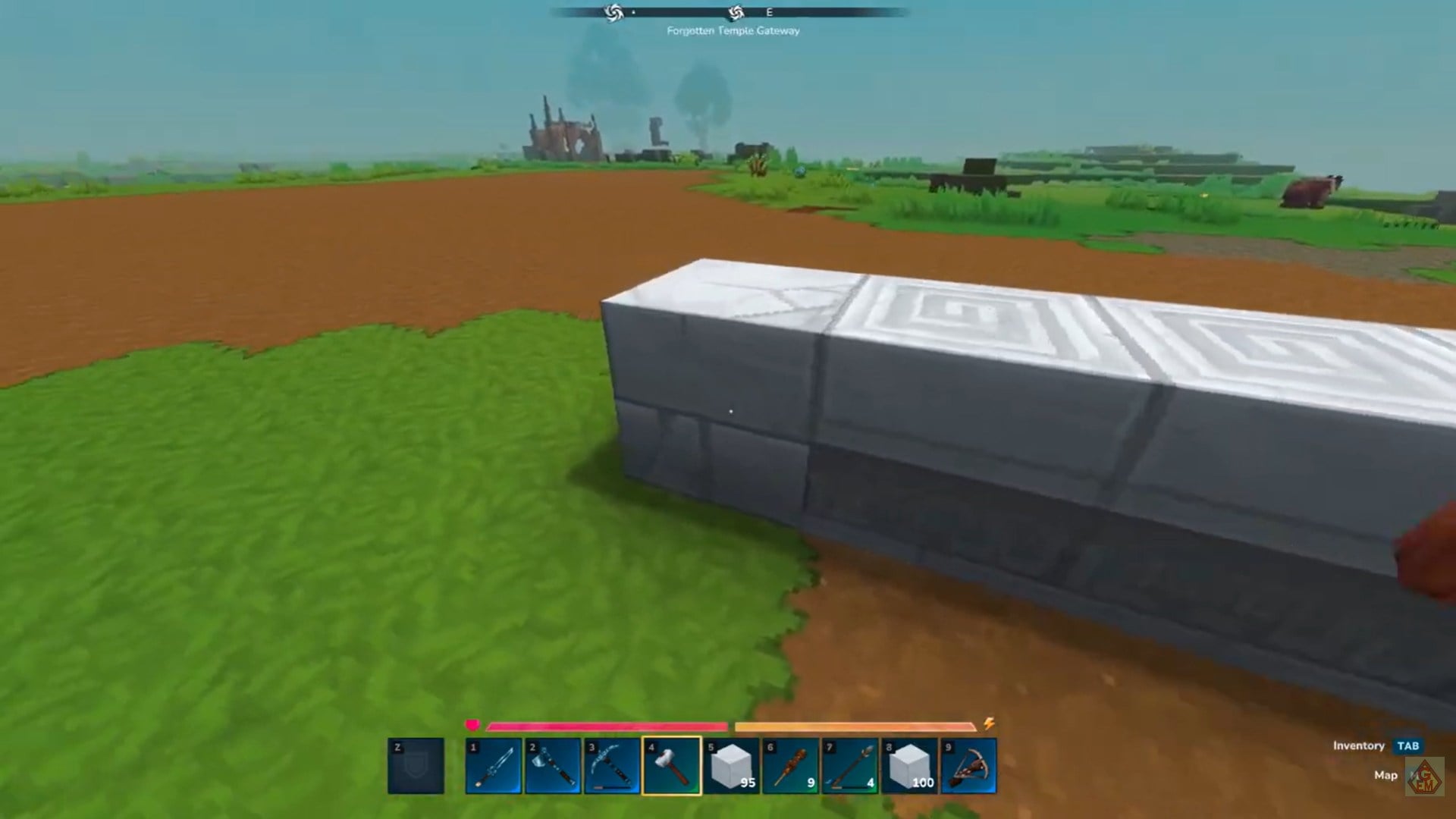Image resolution: width=1456 pixels, height=819 pixels.
Task: Select the axe in hotbar slot 2
Action: (554, 766)
